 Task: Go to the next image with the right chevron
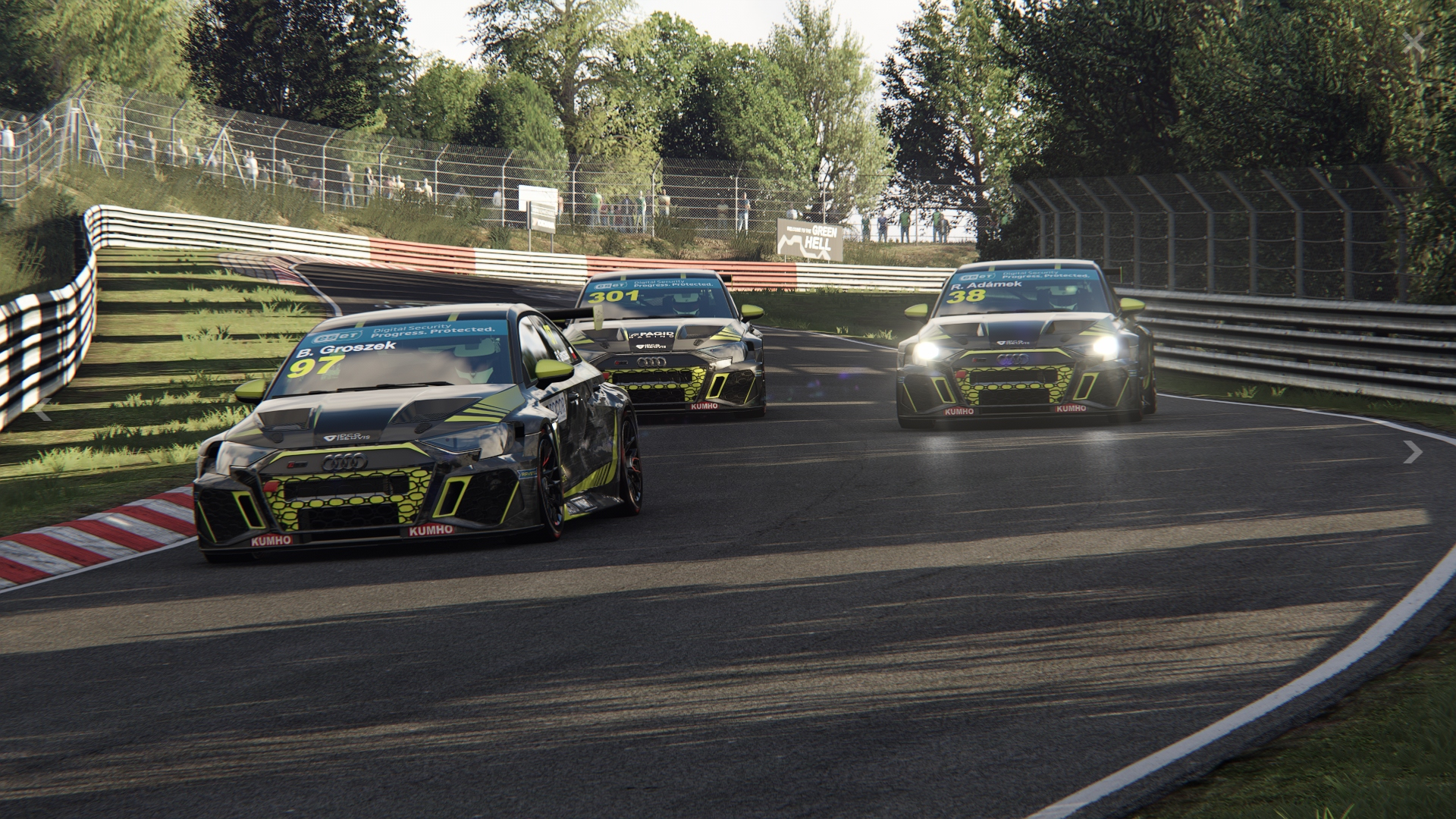pos(1412,452)
